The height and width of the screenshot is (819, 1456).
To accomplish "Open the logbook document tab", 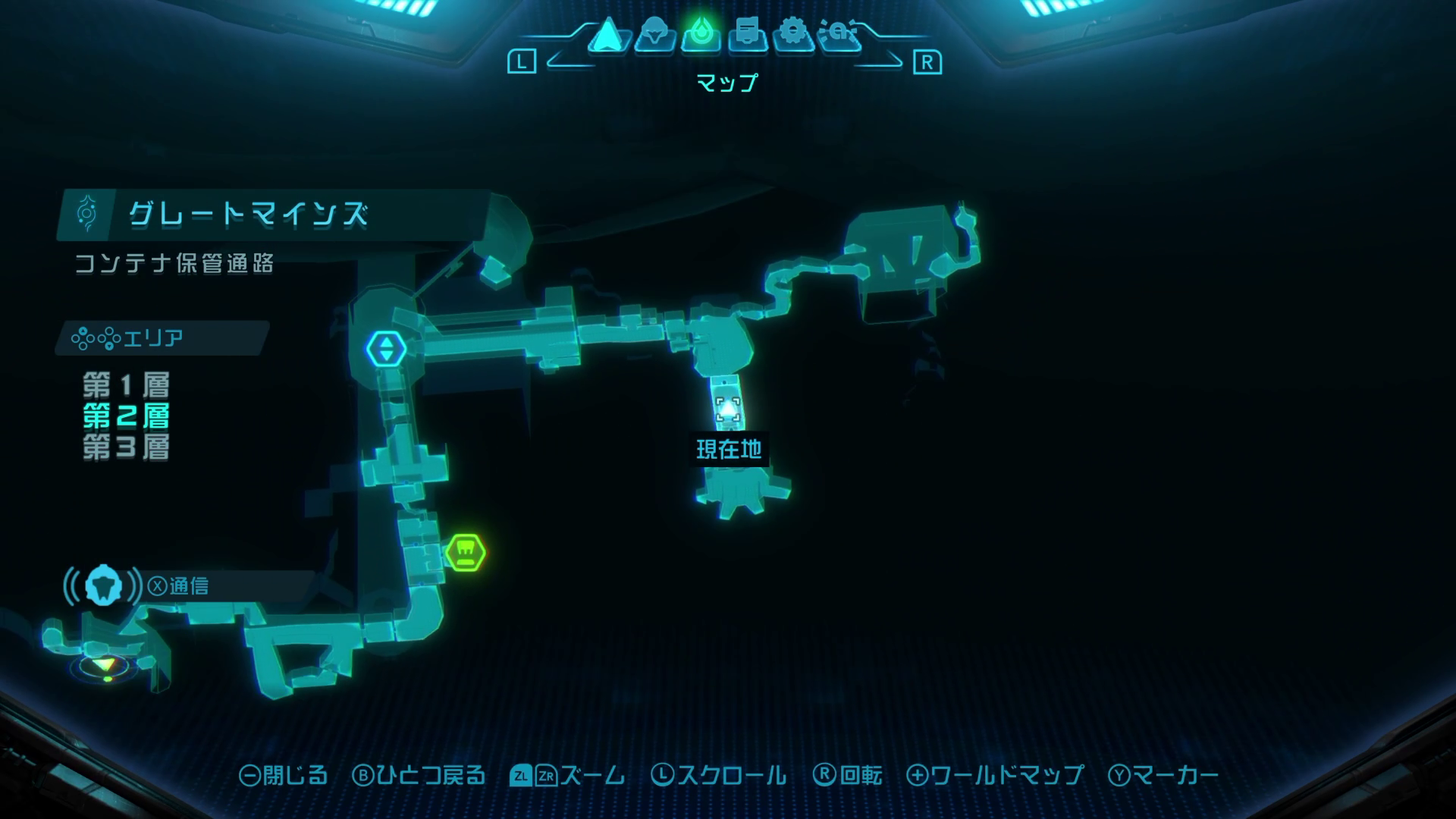I will point(748,35).
